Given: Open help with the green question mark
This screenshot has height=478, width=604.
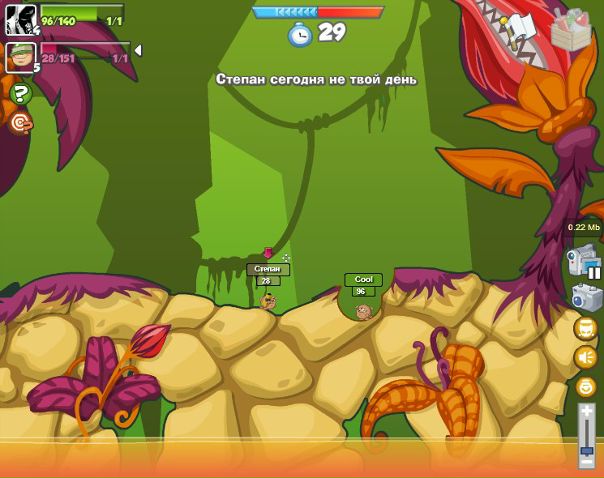Looking at the screenshot, I should [20, 94].
